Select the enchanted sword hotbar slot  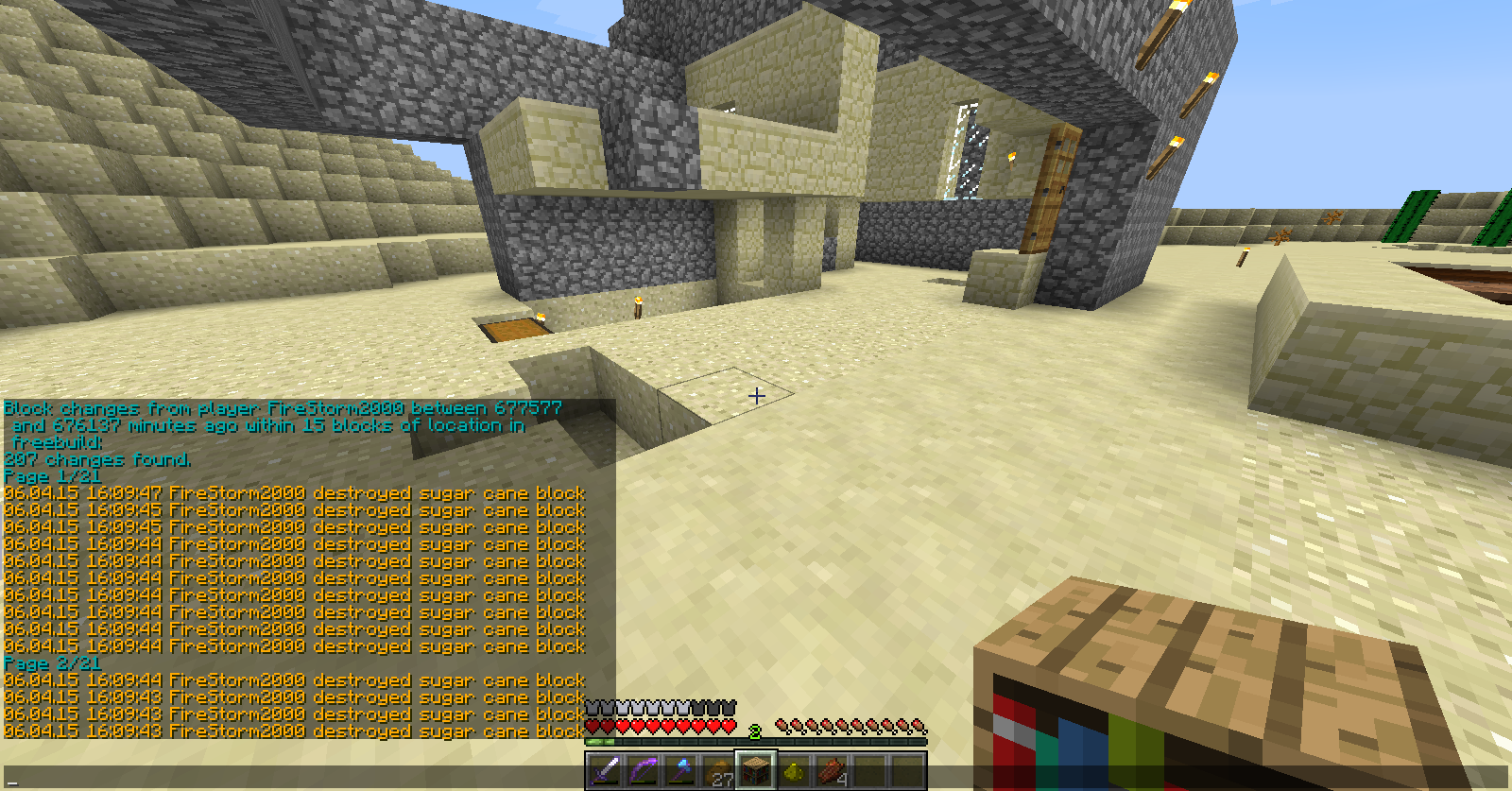(x=605, y=770)
